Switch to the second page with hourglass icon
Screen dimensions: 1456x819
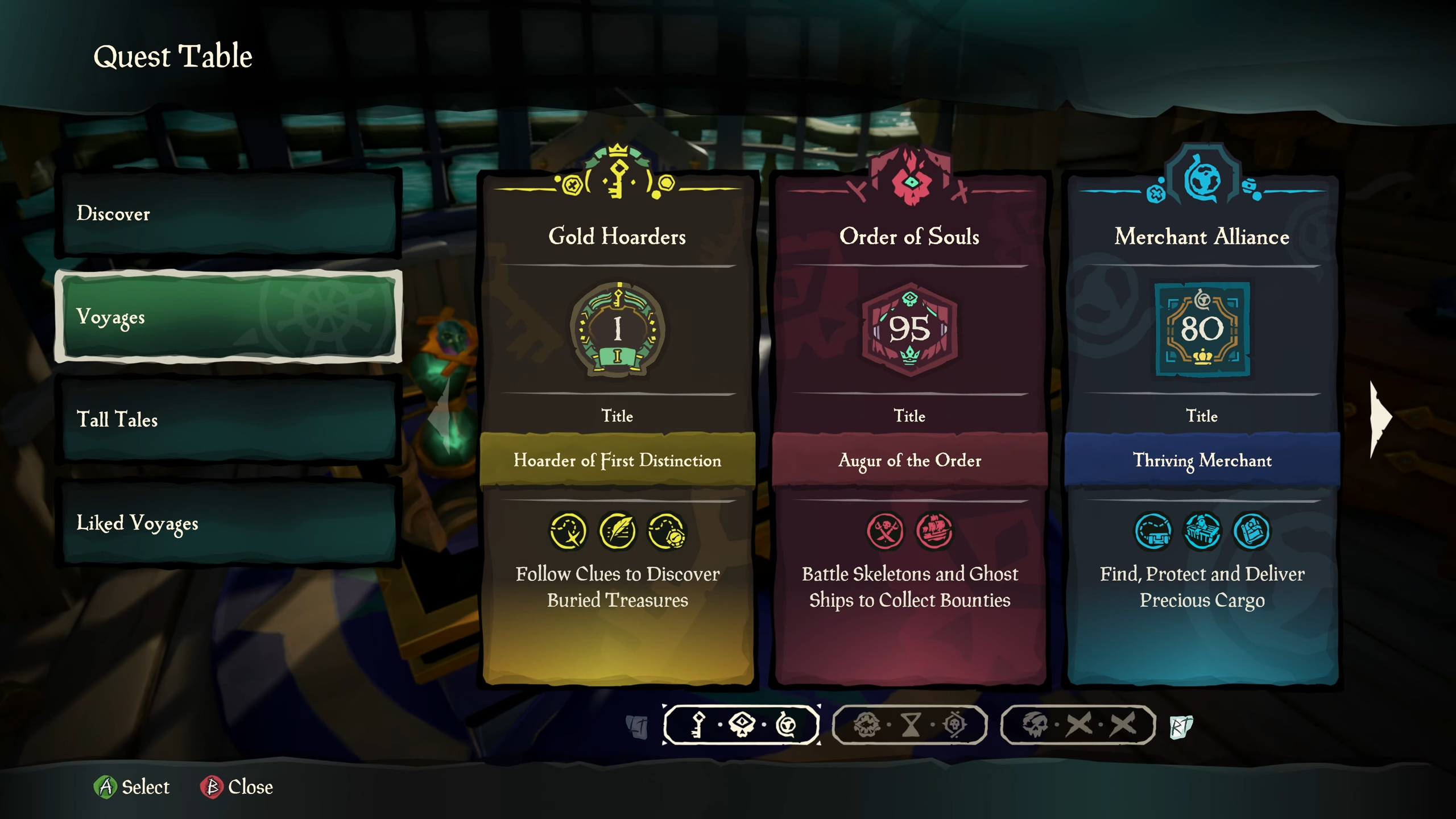click(x=909, y=725)
